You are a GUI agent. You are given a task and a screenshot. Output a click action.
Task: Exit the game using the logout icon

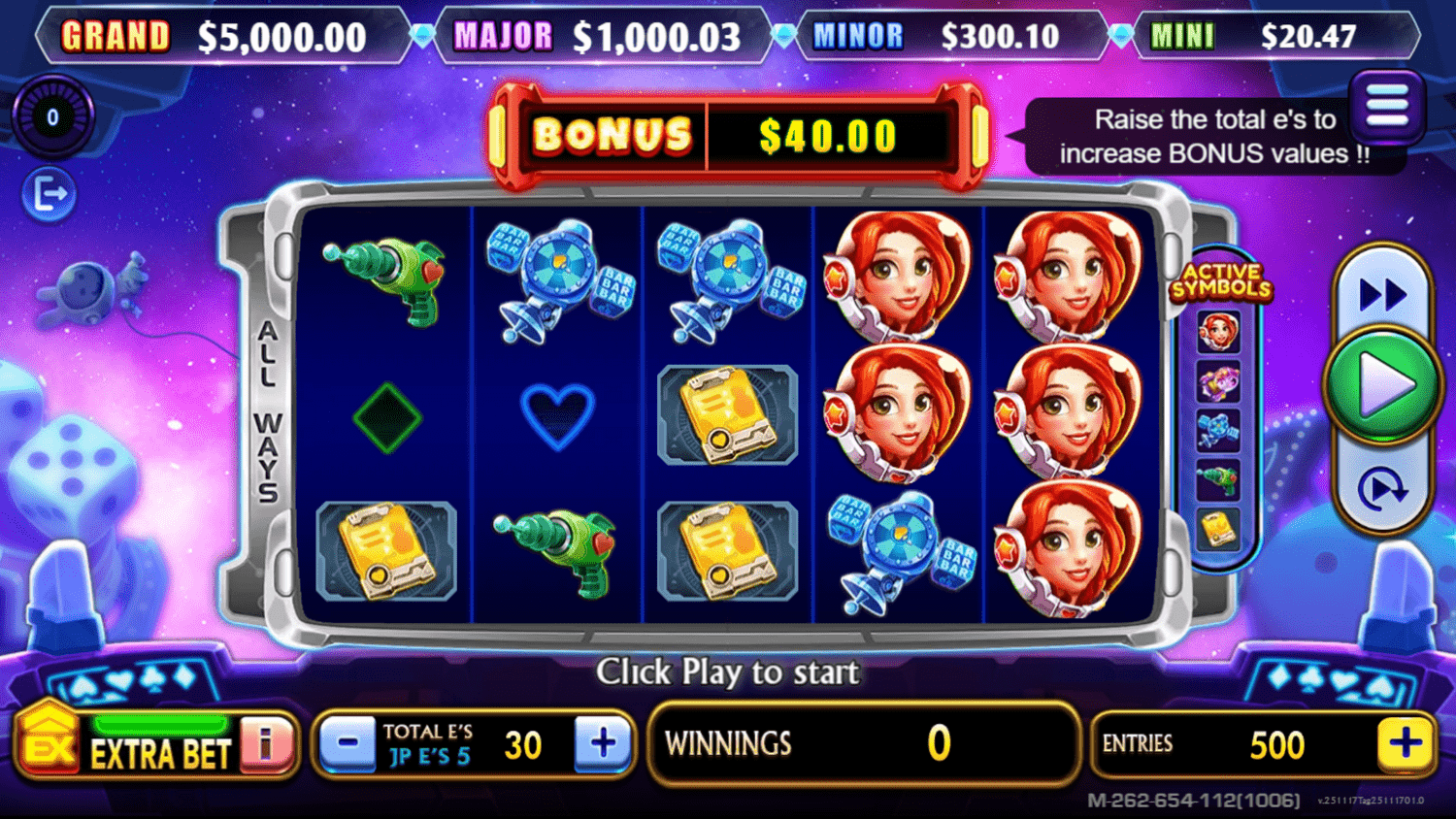(50, 194)
